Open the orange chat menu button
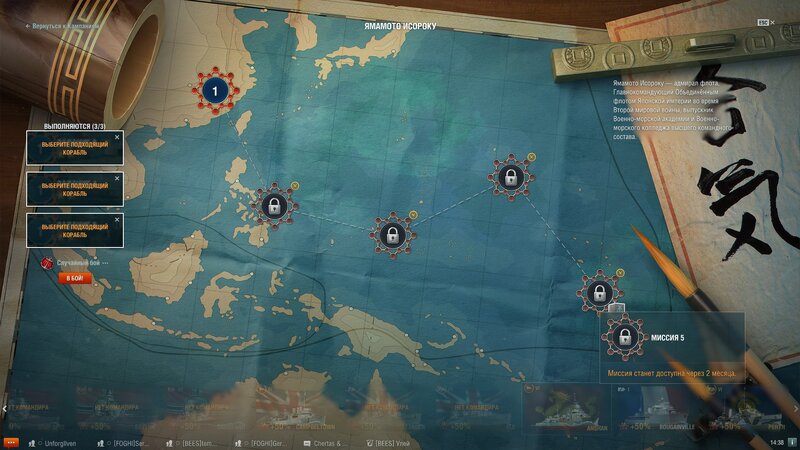800x450 pixels. [11, 441]
